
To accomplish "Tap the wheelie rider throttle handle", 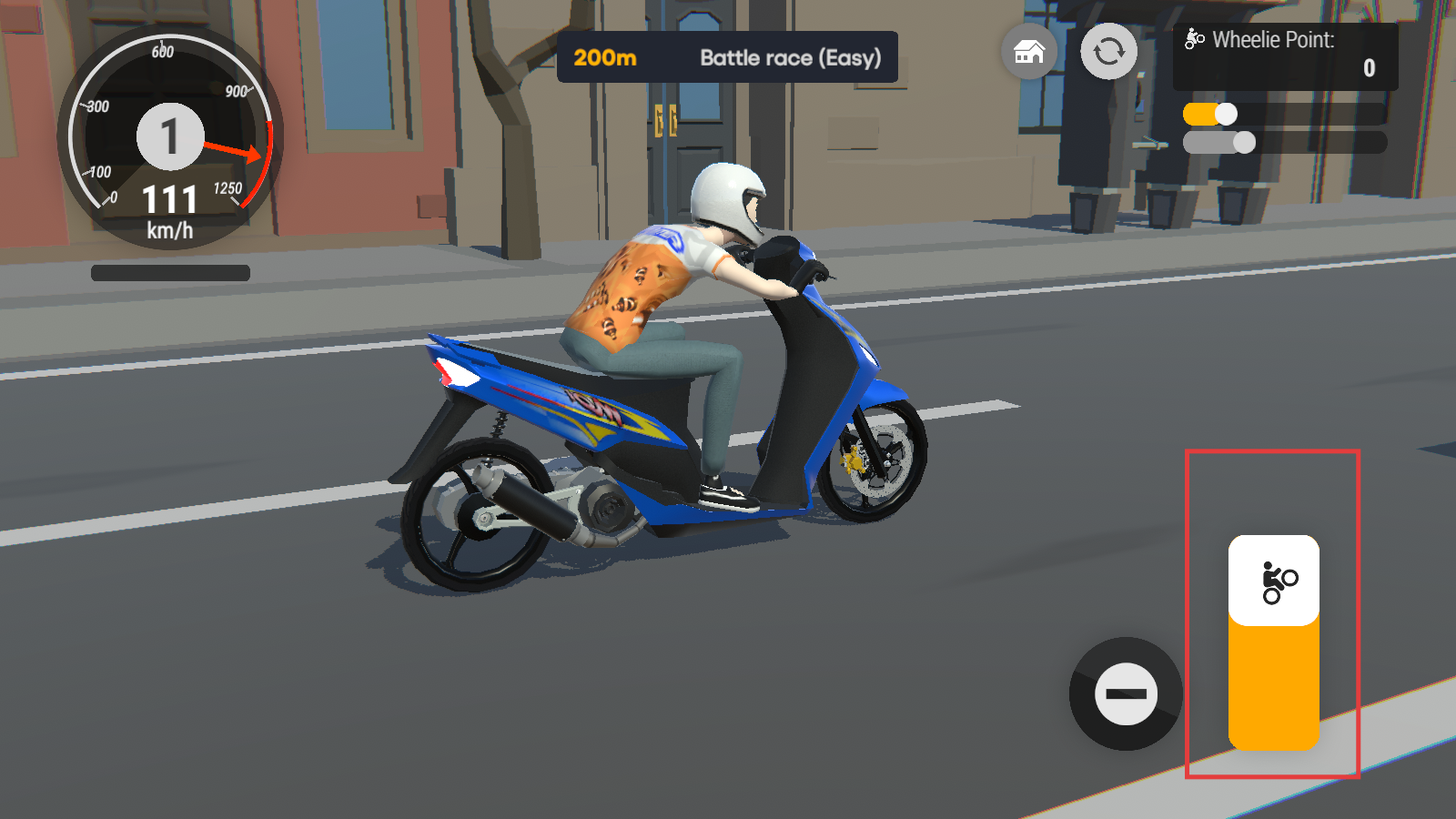I will point(1274,581).
